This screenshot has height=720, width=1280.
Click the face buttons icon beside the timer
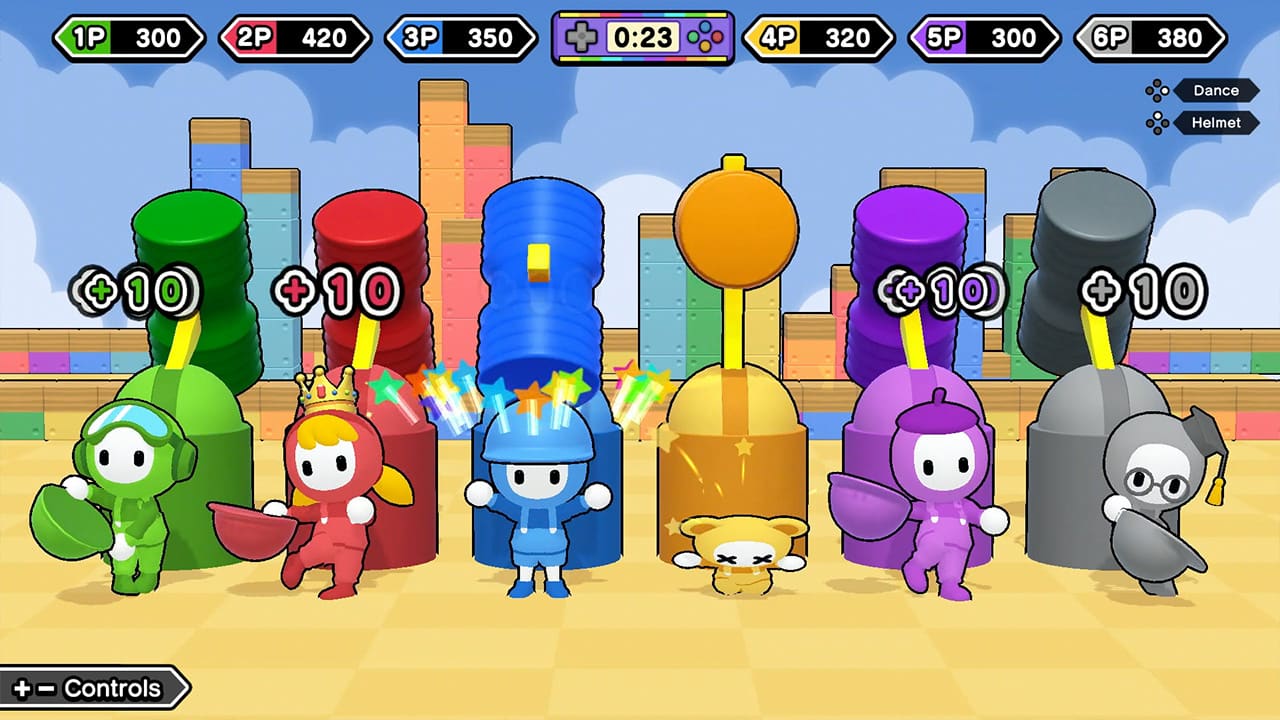coord(705,36)
